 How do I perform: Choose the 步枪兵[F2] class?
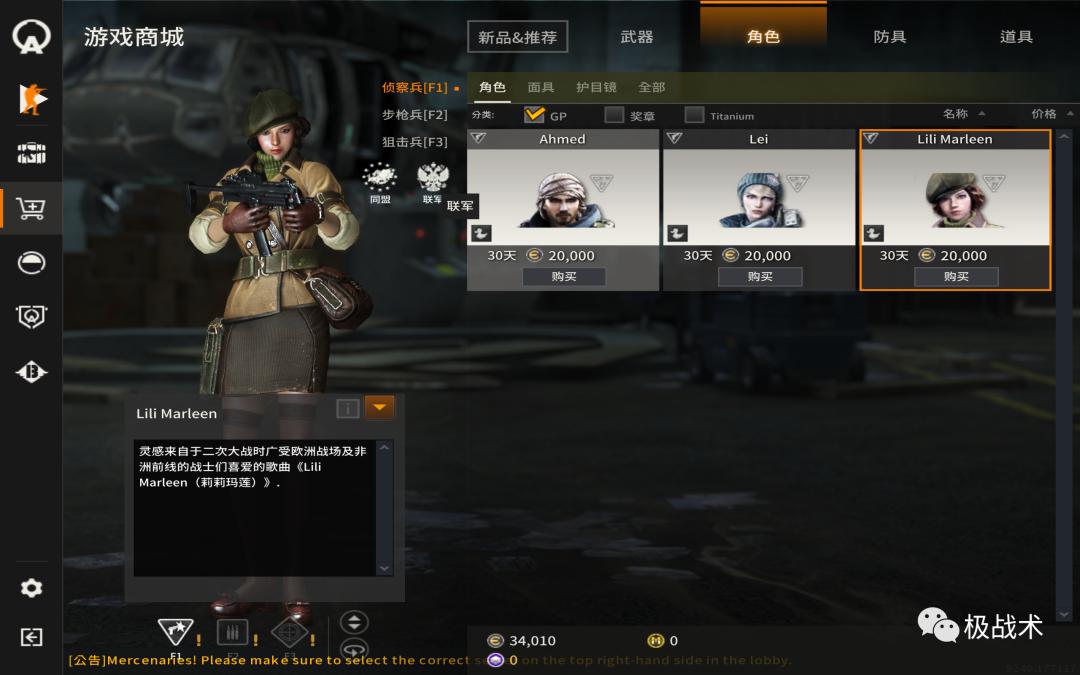(415, 115)
